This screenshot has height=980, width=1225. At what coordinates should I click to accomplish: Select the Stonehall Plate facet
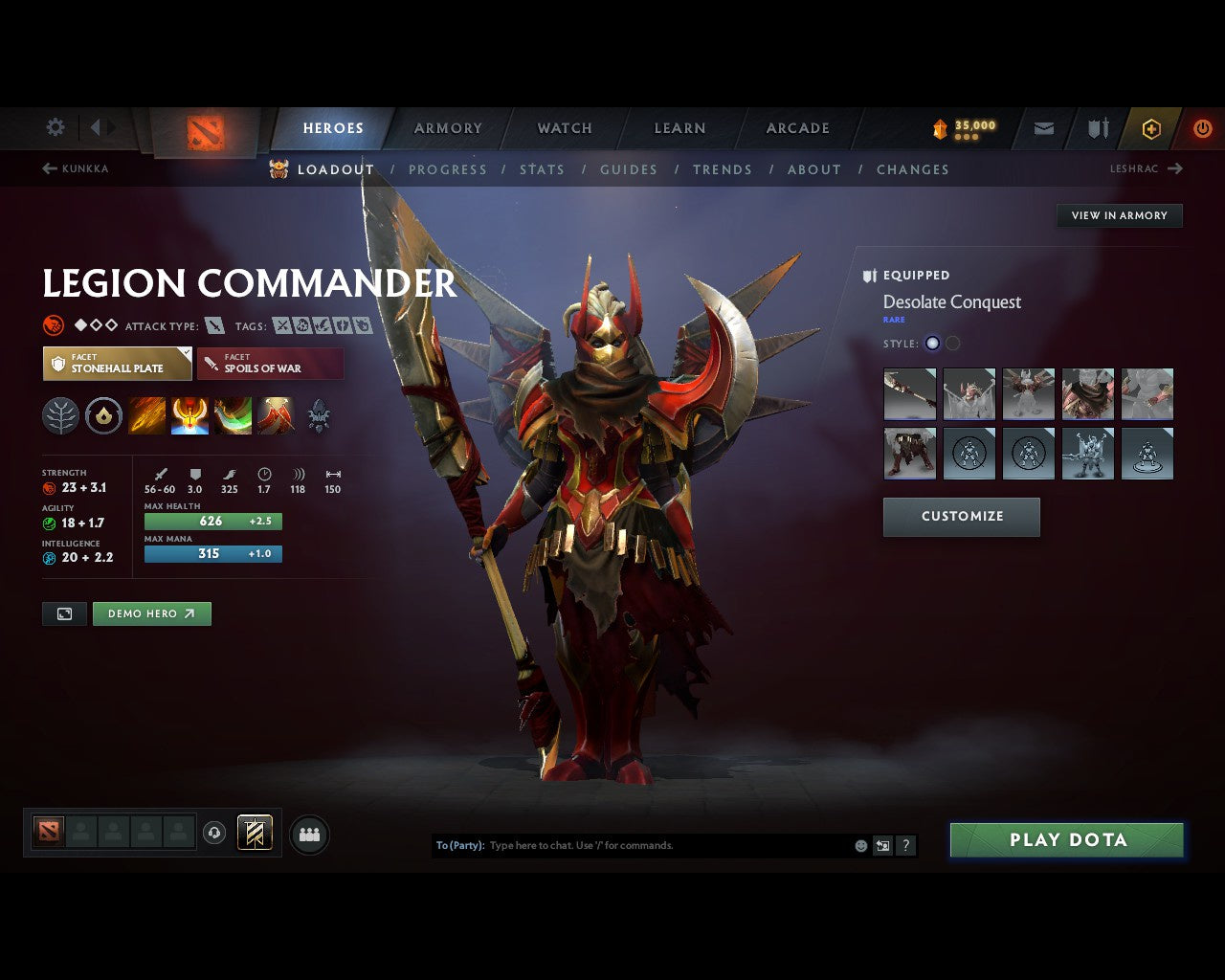[117, 364]
